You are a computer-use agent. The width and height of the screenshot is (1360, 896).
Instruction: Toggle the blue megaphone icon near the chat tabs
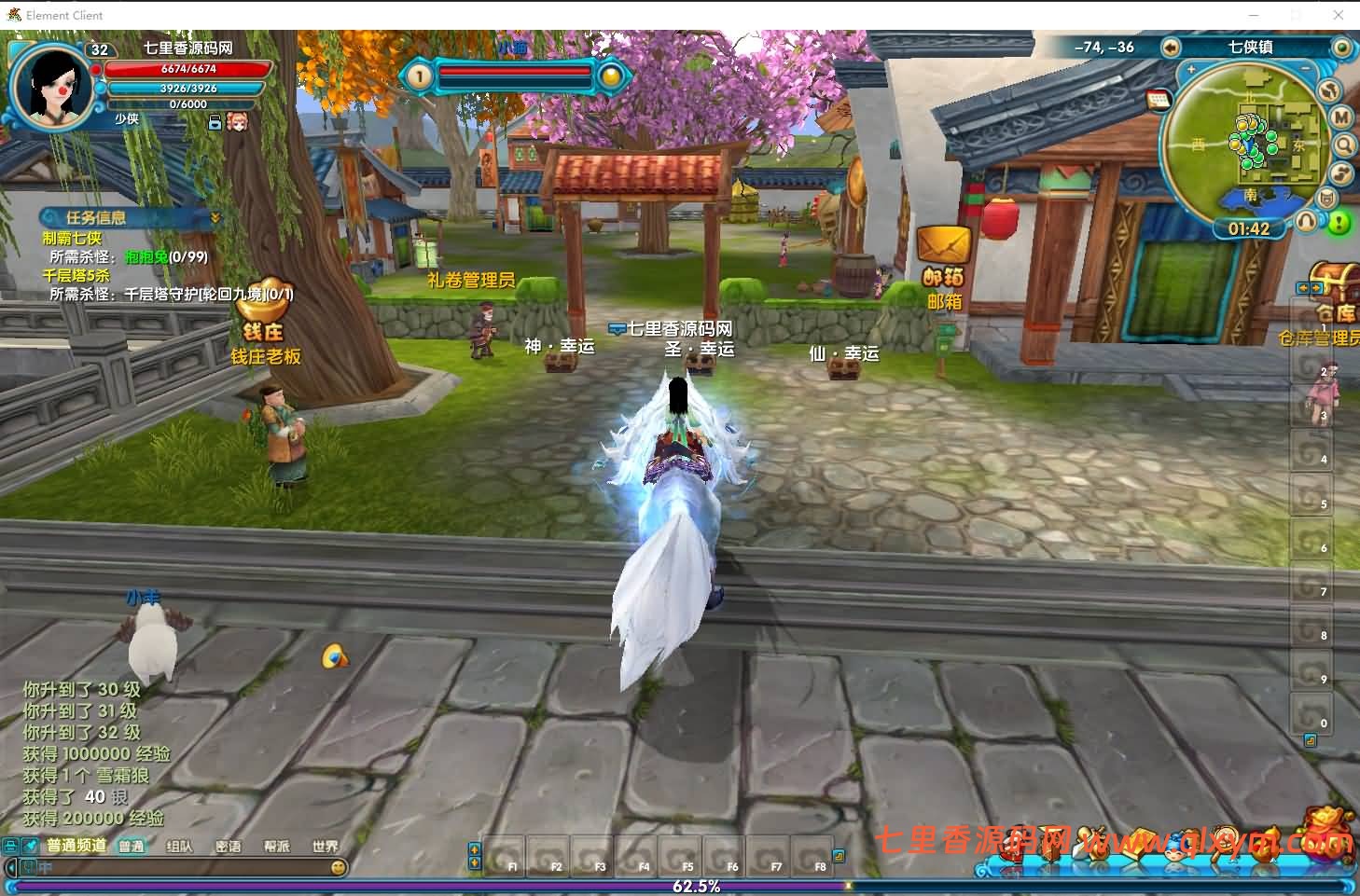(x=28, y=844)
